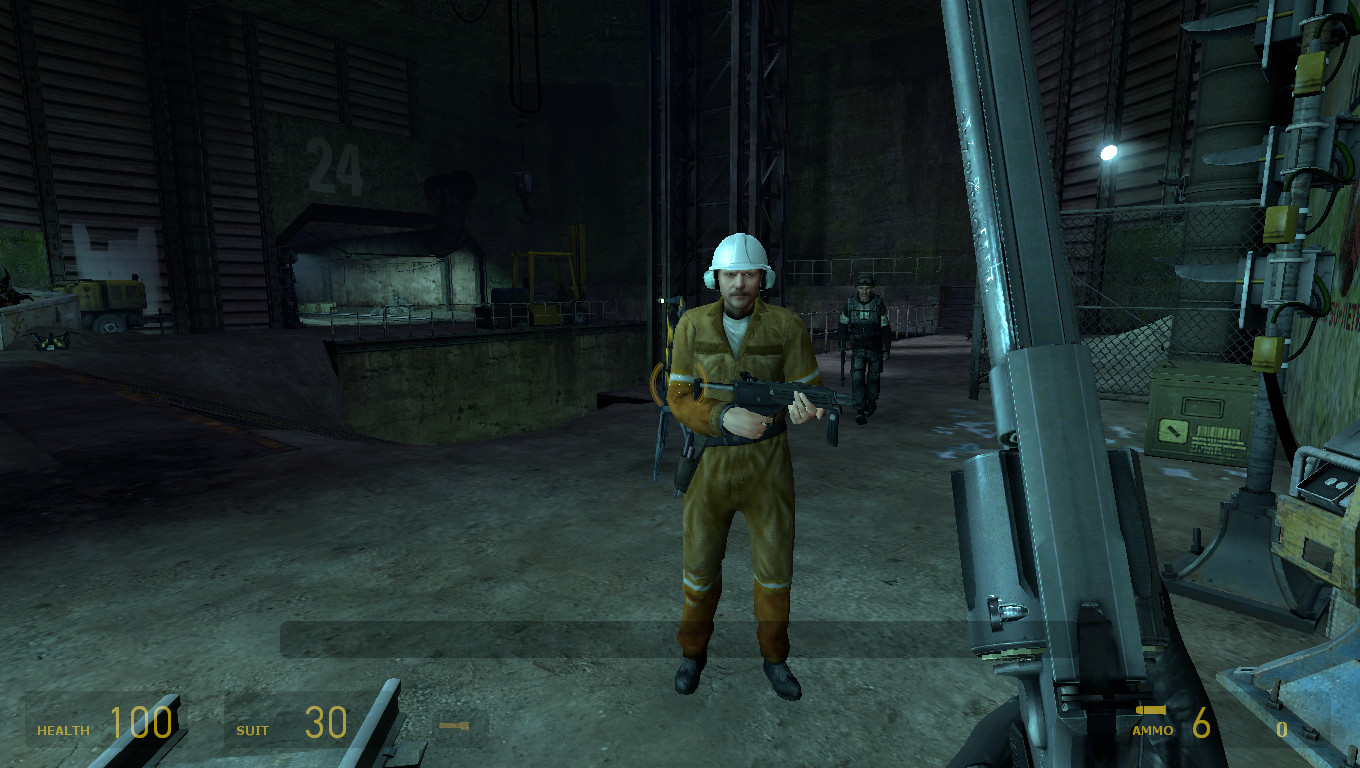
Task: Select the floodlight glowing on the right wall
Action: (x=1110, y=152)
